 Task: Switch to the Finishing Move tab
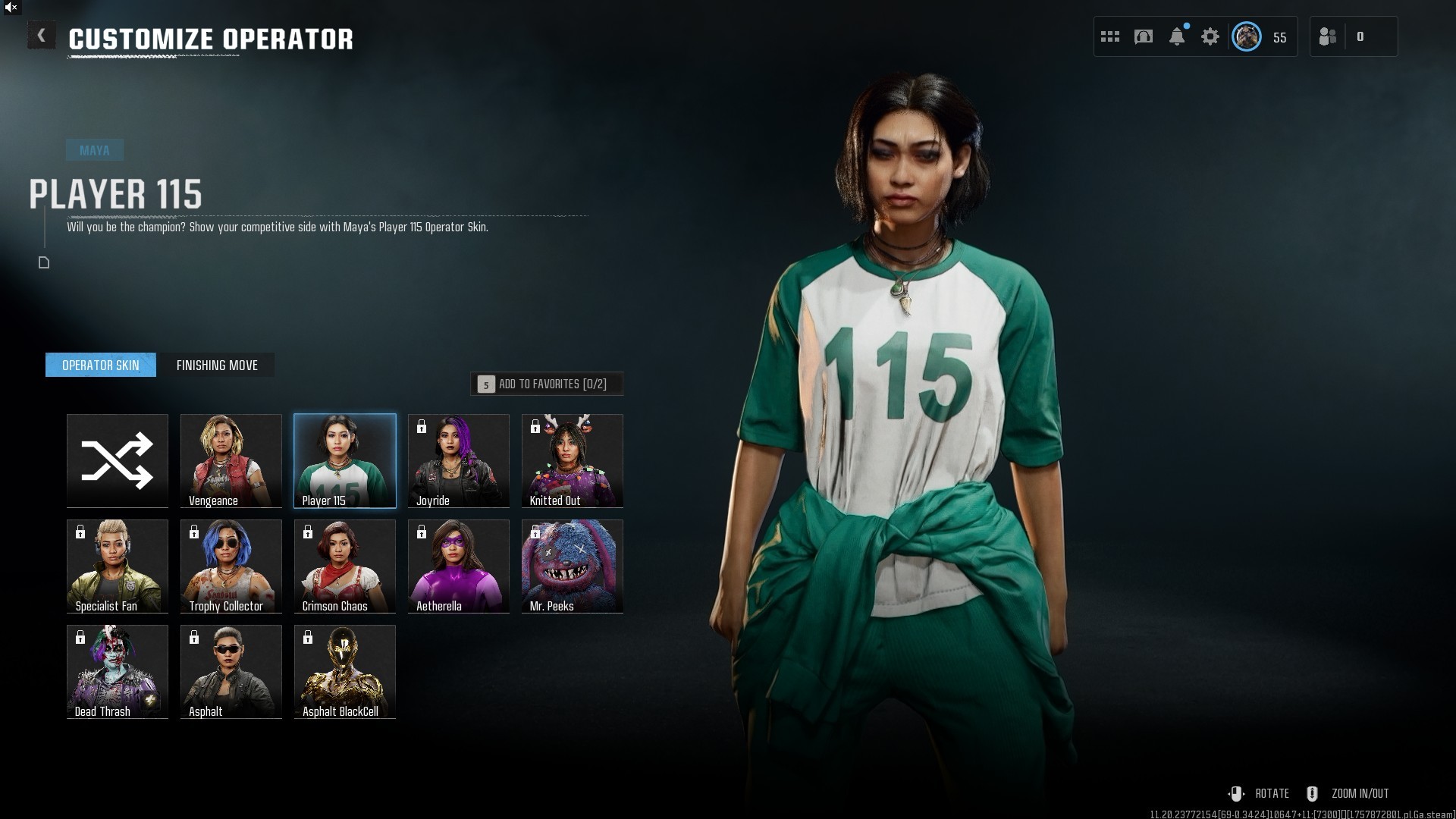click(217, 366)
